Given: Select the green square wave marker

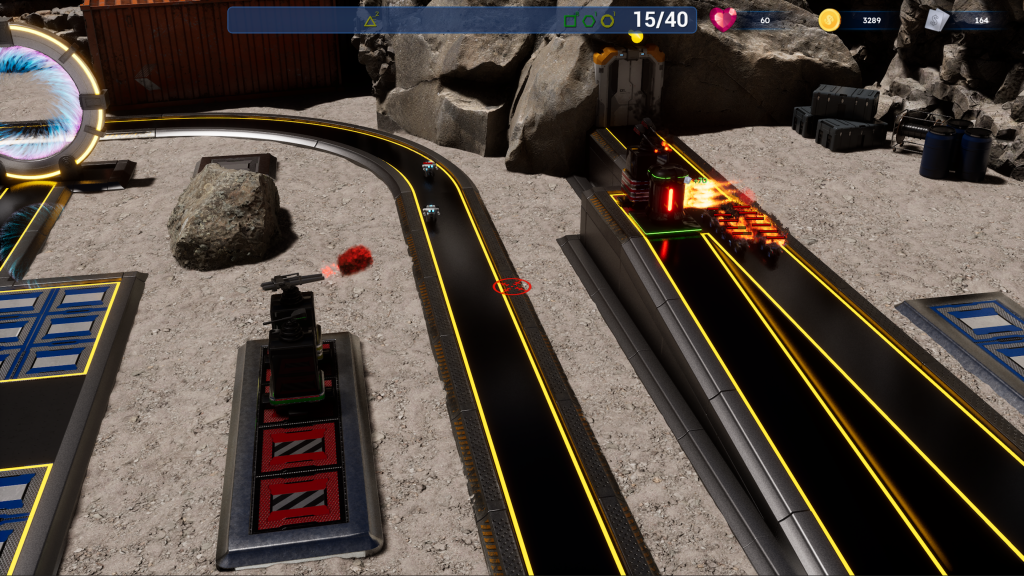Looking at the screenshot, I should pyautogui.click(x=570, y=20).
